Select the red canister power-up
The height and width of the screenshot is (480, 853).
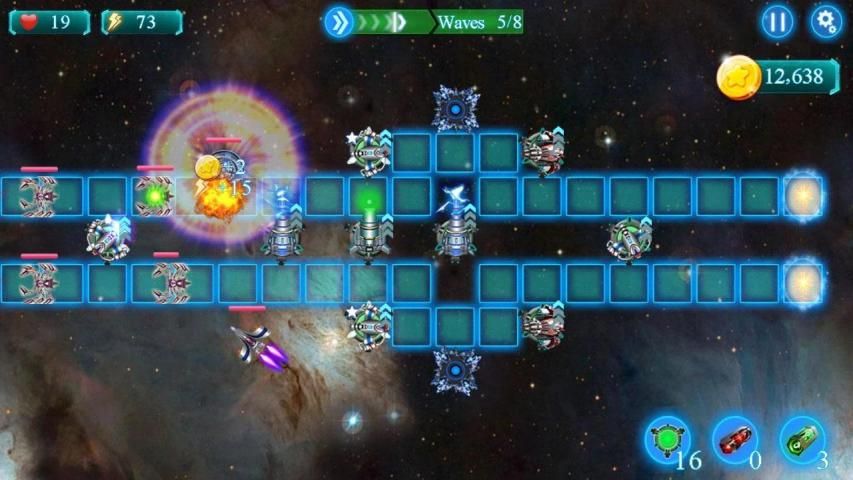(735, 440)
